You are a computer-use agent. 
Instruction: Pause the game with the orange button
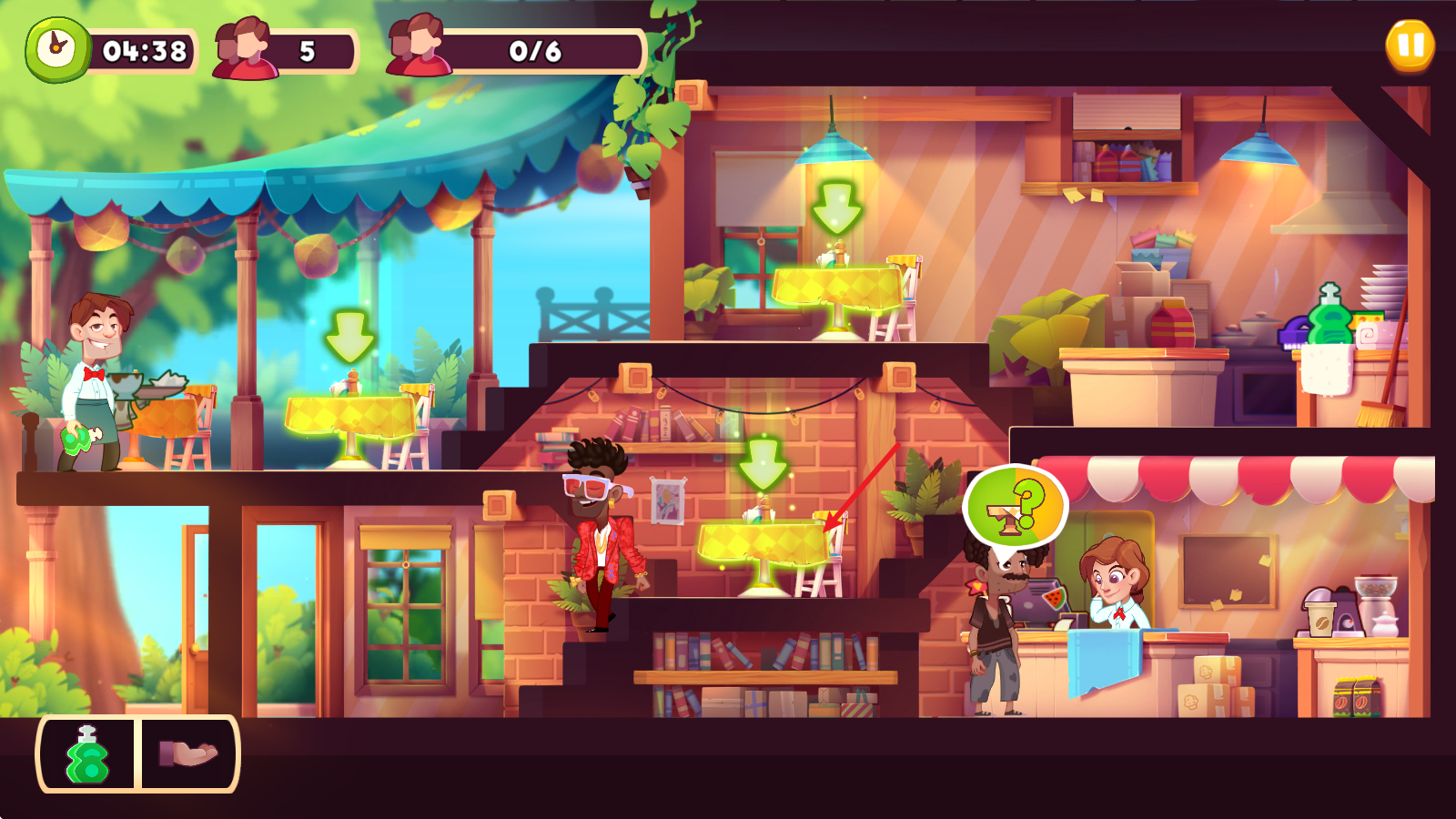click(1410, 45)
